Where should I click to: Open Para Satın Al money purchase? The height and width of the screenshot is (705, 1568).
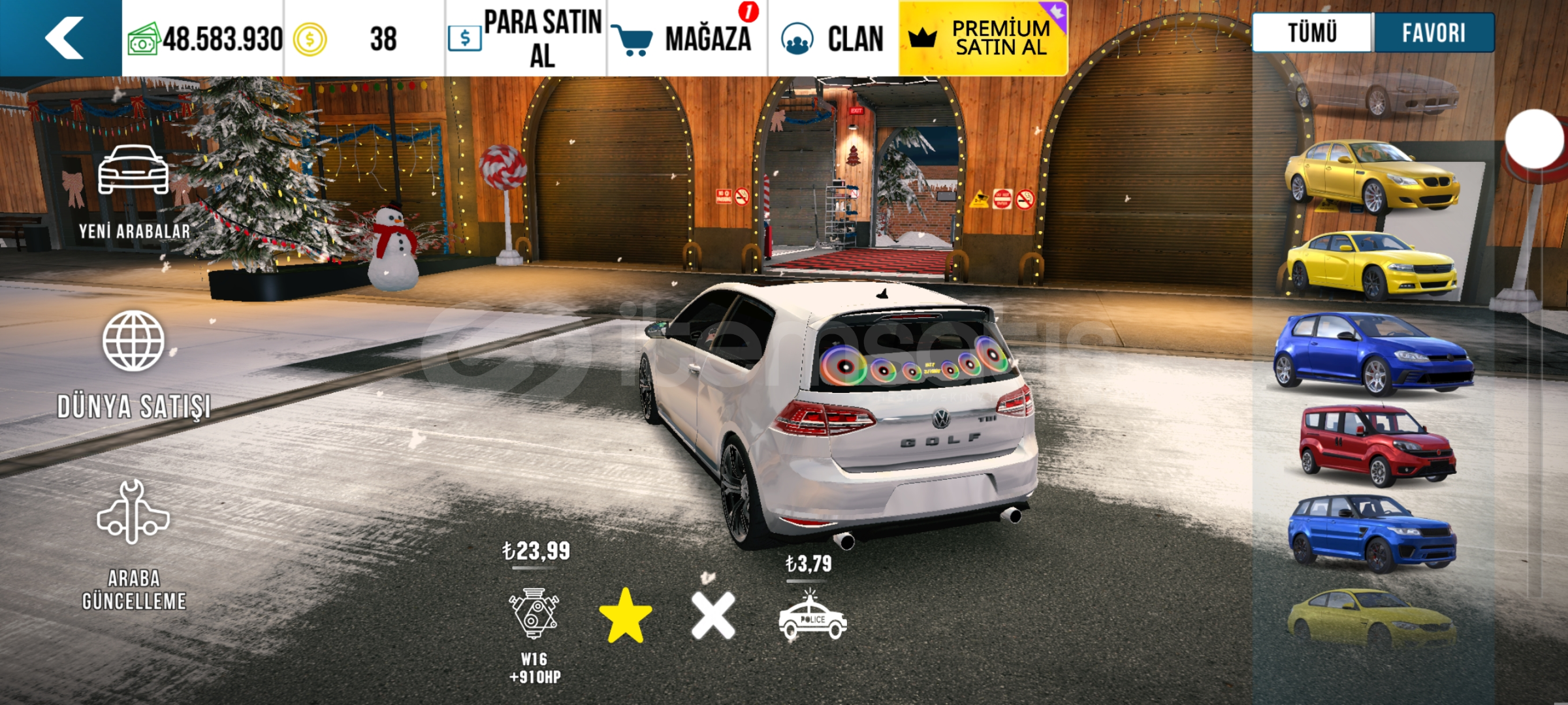click(x=526, y=39)
